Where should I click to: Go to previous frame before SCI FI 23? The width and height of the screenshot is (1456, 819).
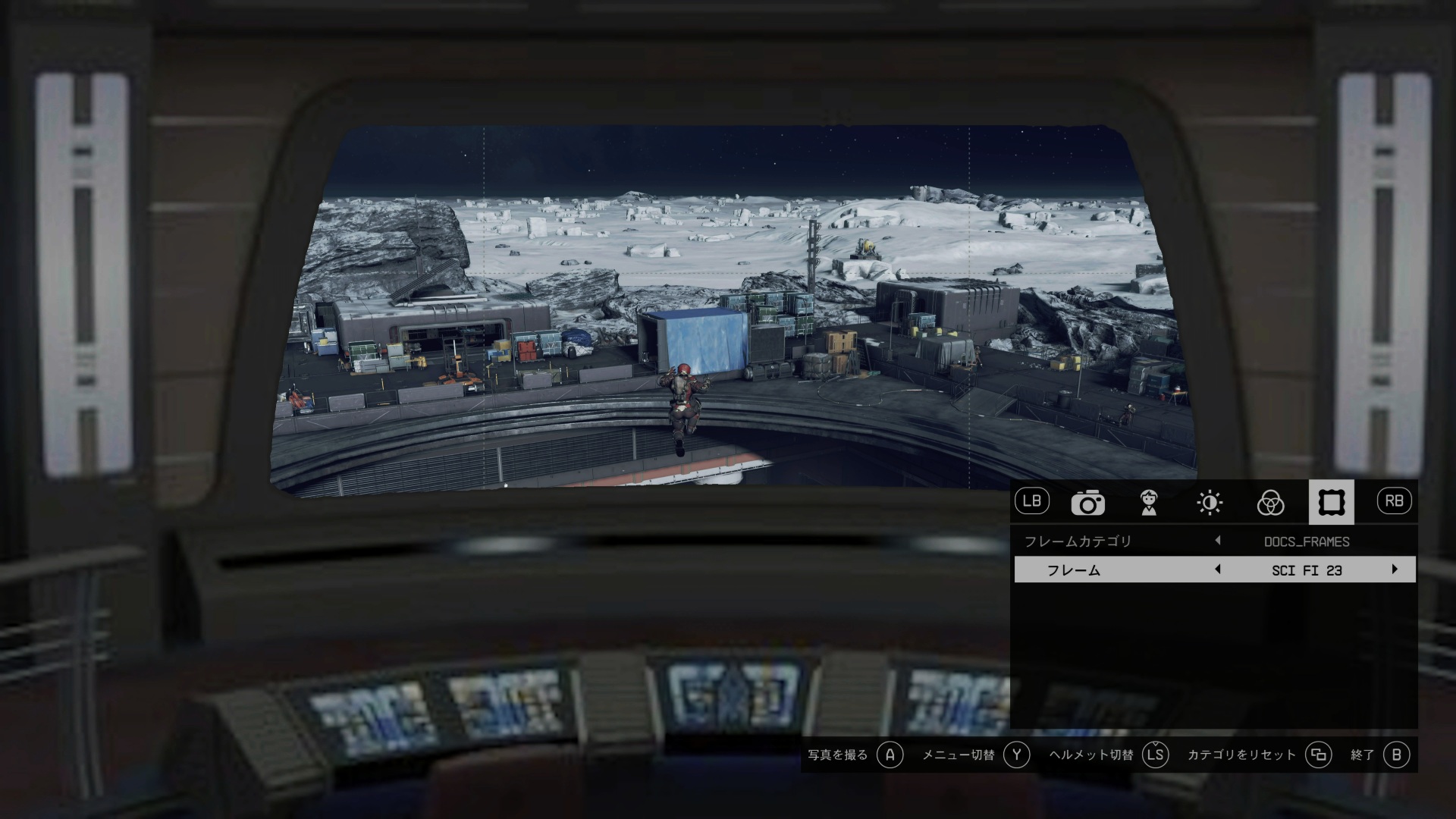coord(1218,570)
